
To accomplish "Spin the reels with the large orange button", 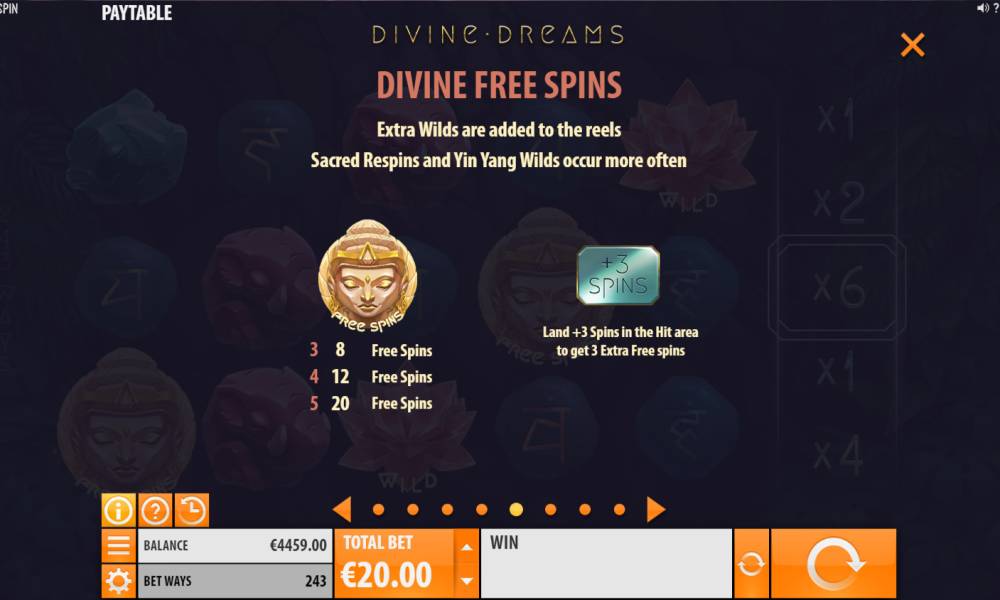I will pos(833,564).
